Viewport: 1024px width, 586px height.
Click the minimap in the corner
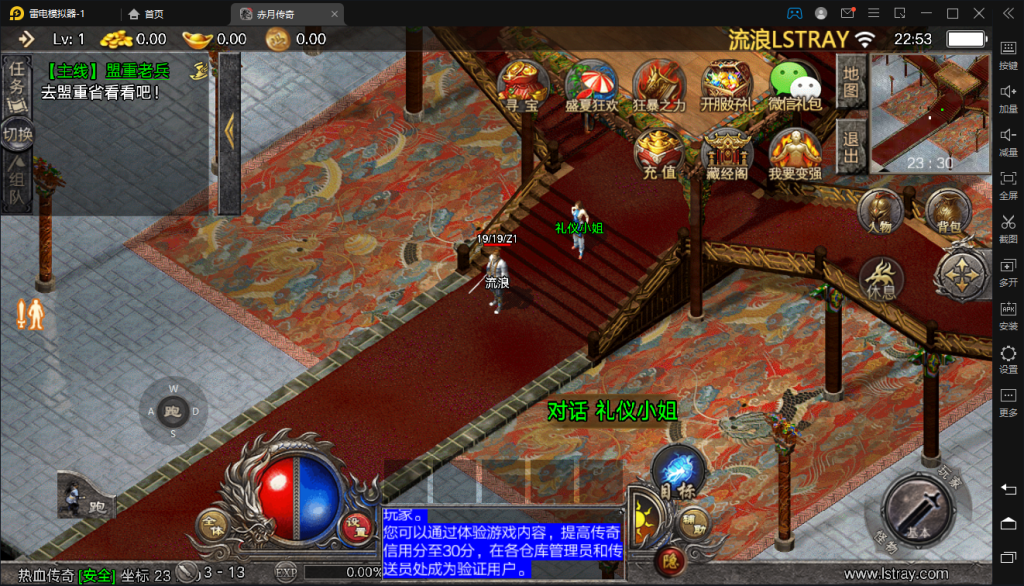[x=930, y=113]
